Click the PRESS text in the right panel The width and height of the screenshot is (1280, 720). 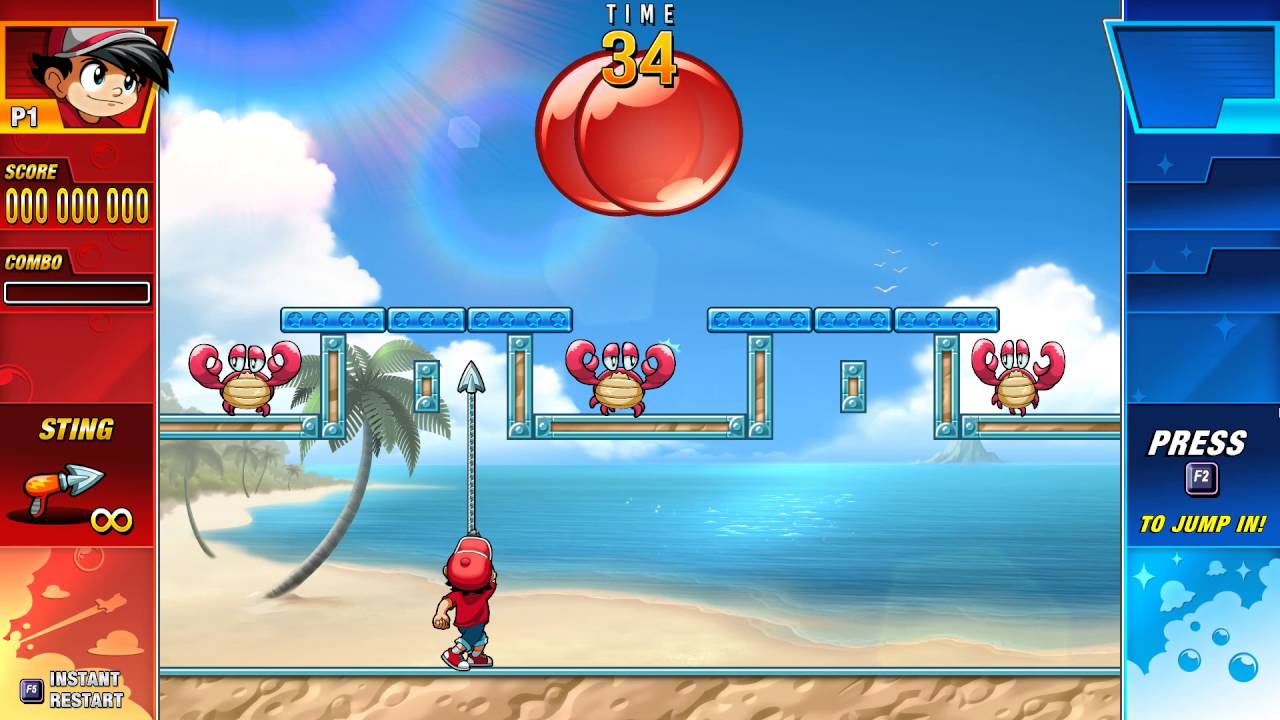pyautogui.click(x=1197, y=441)
